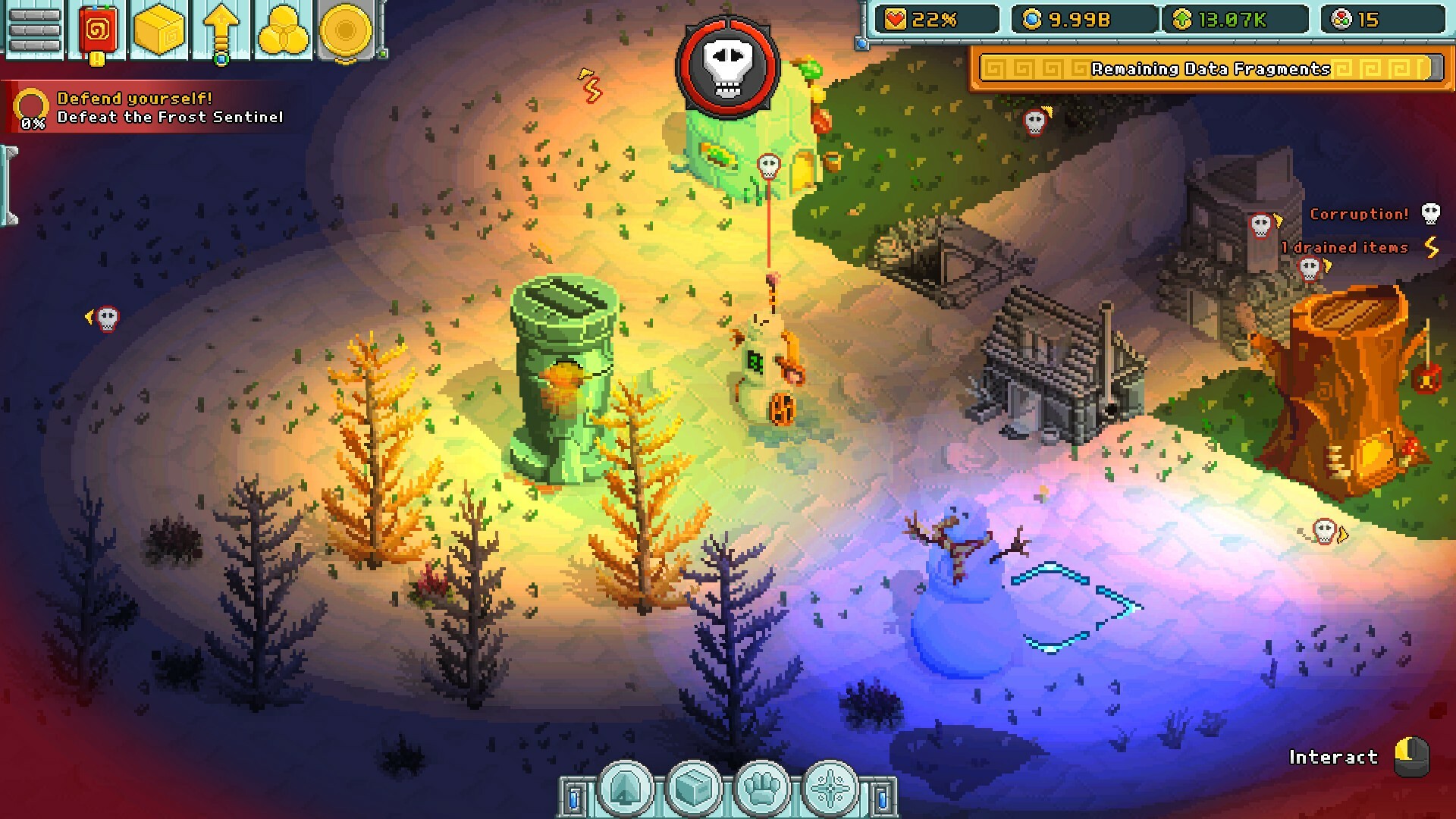Click the hamburger menu icon top left

[33, 30]
